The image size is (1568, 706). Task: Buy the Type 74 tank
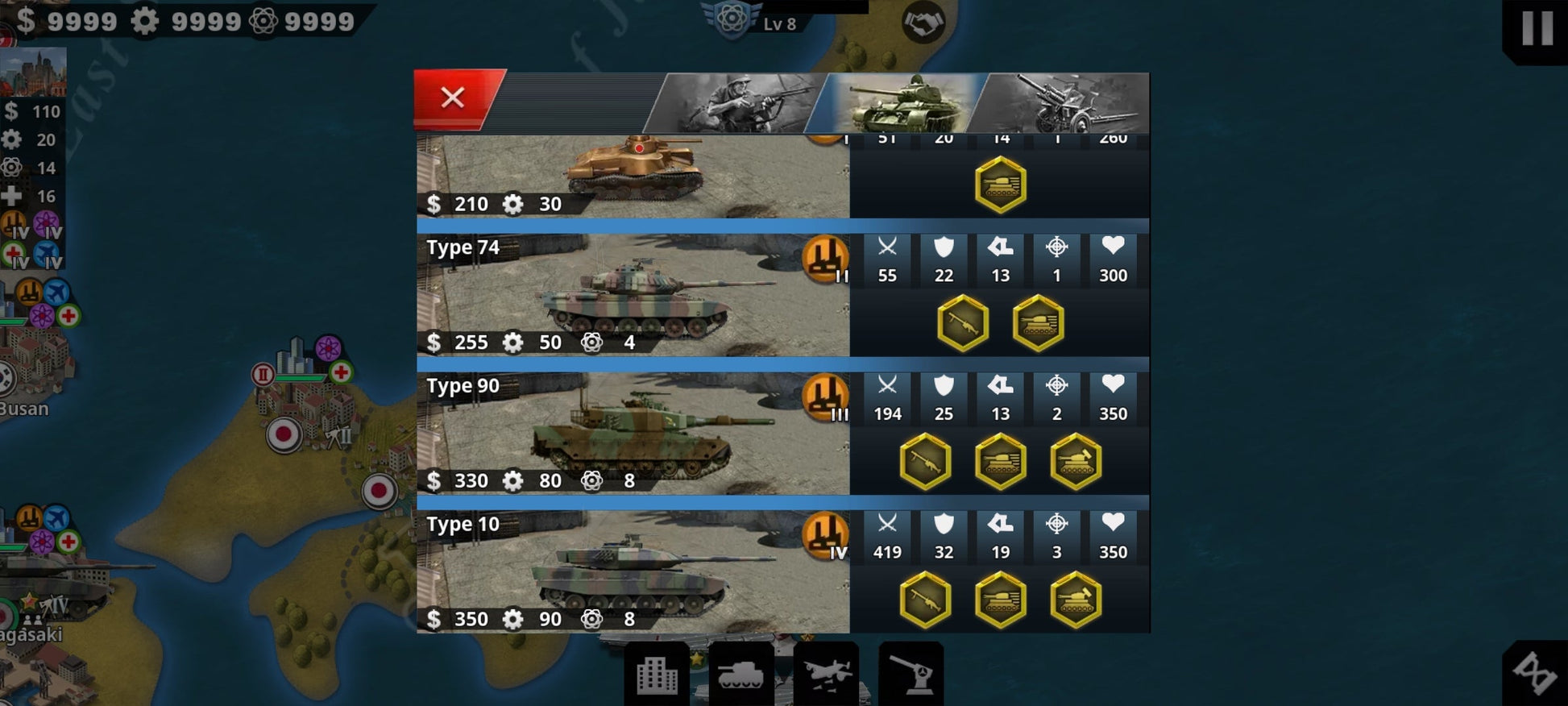tap(633, 296)
